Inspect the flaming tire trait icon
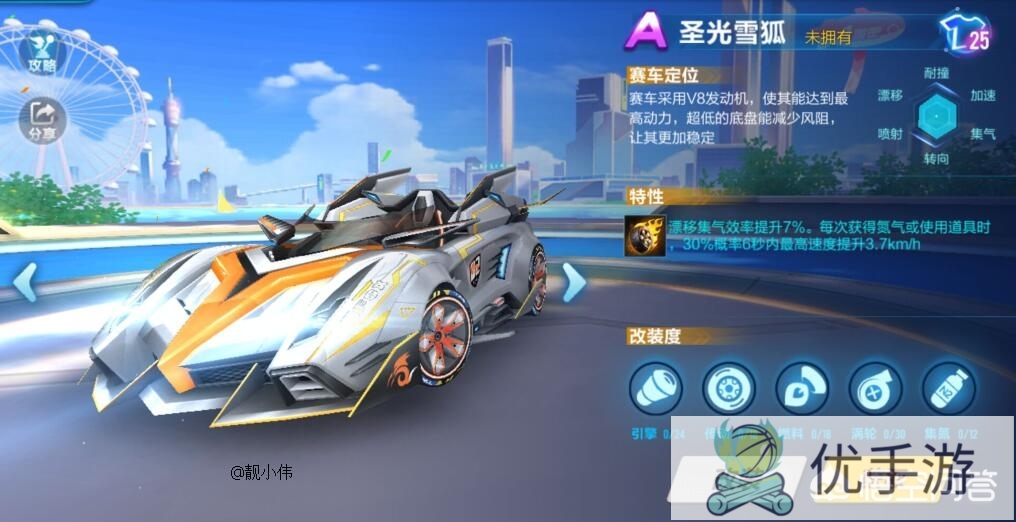1016x522 pixels. [643, 235]
